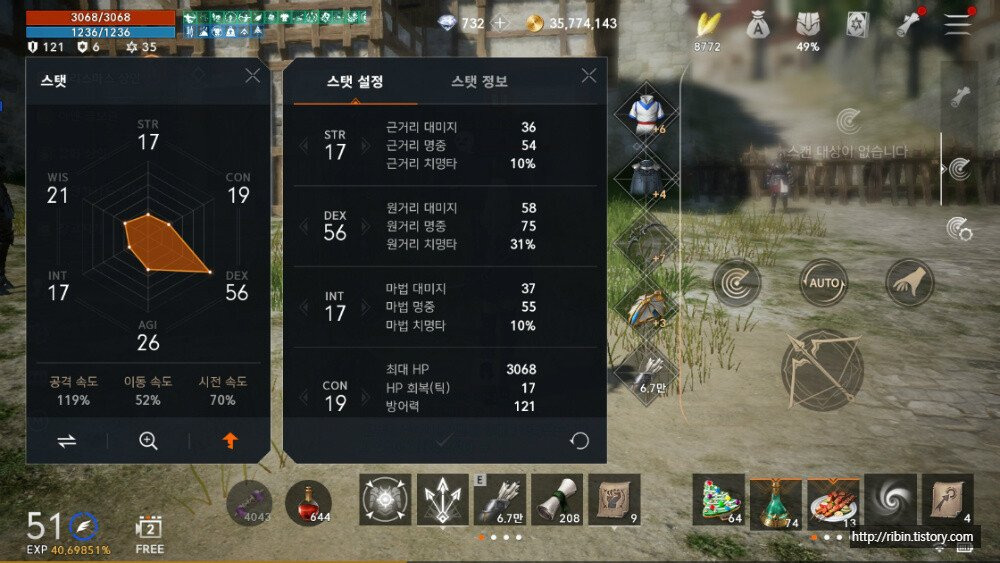Open the bag with letter A

click(x=759, y=25)
